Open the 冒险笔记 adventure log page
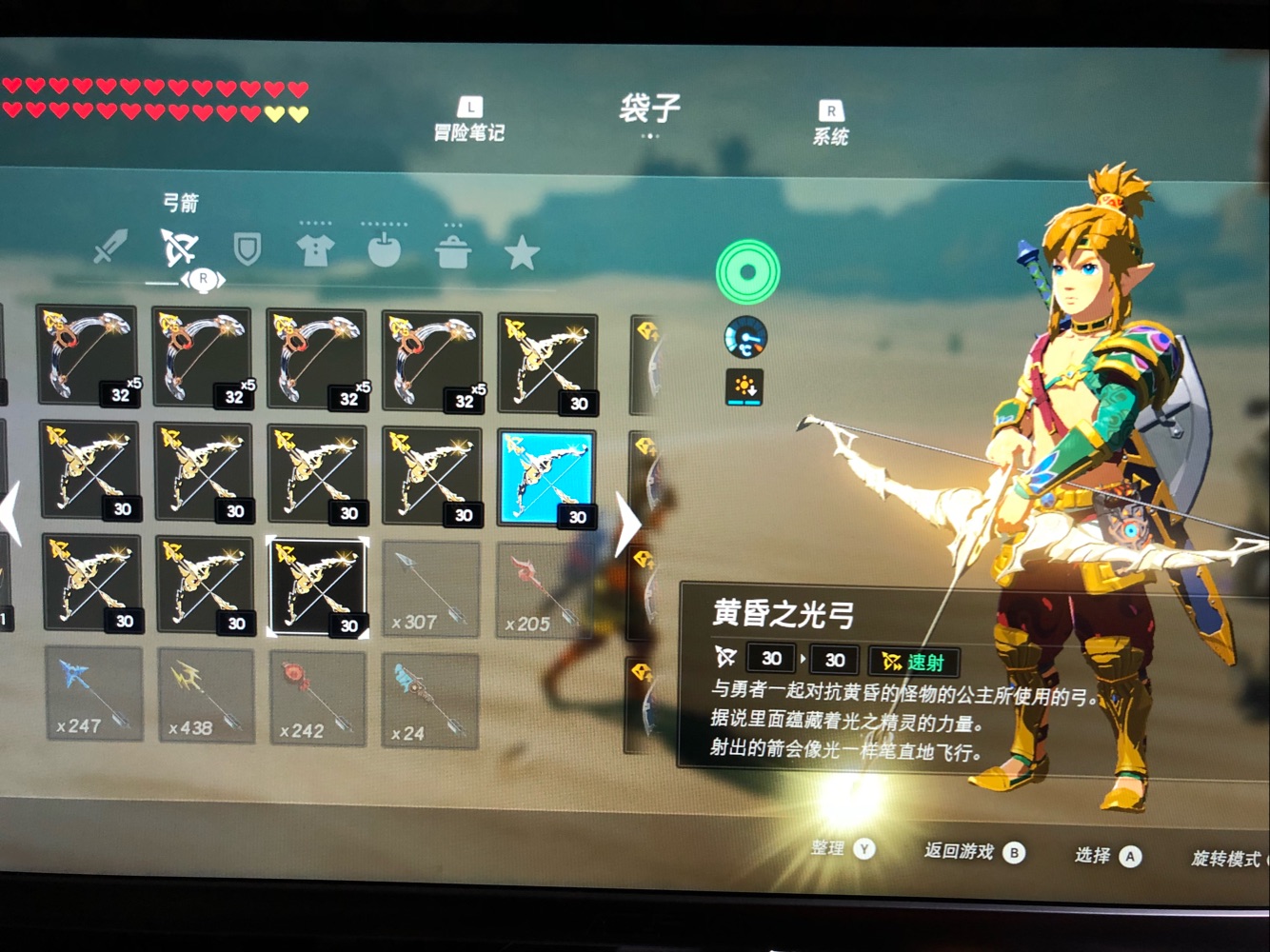Viewport: 1270px width, 952px height. click(x=468, y=121)
